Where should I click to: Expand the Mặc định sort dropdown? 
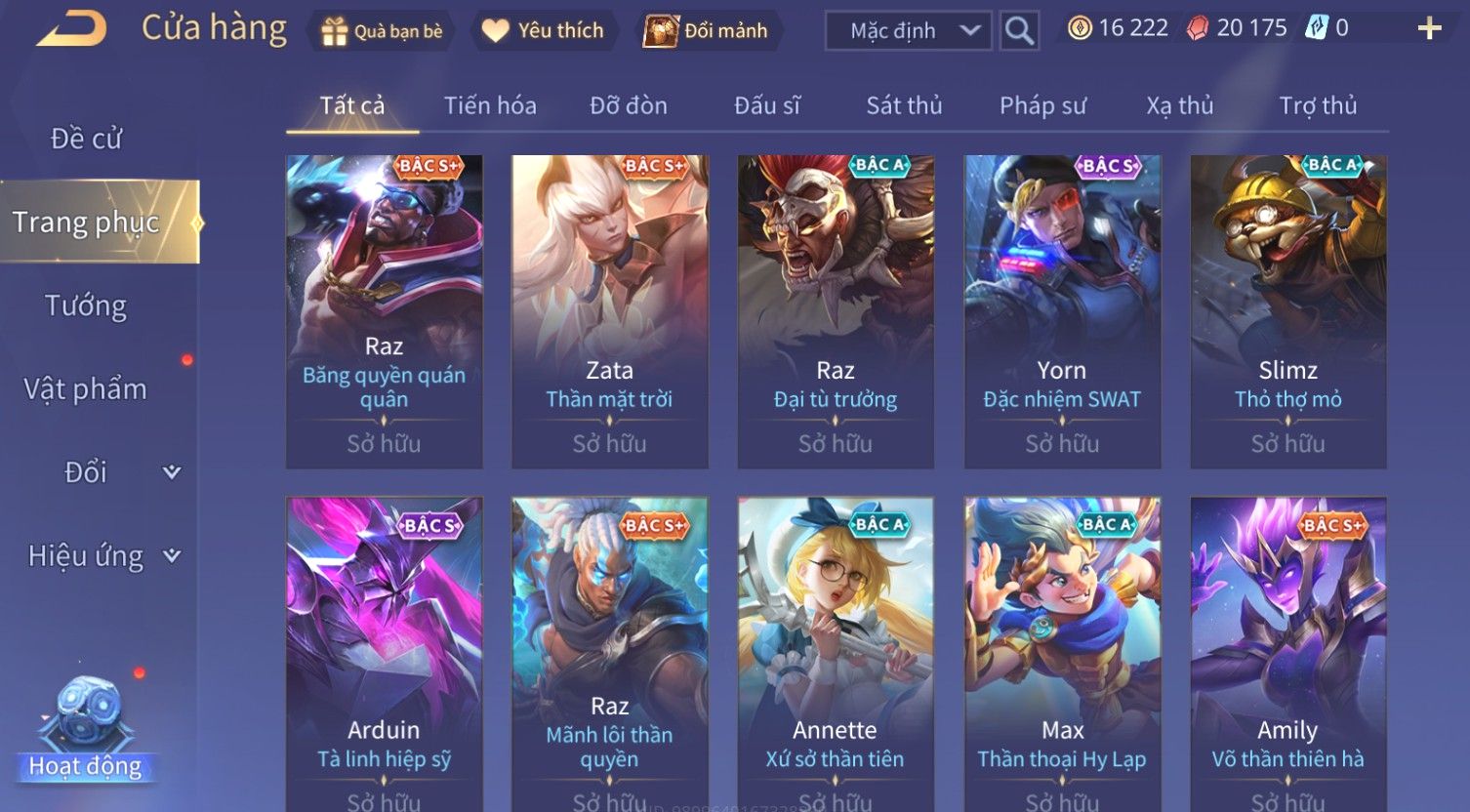(909, 31)
